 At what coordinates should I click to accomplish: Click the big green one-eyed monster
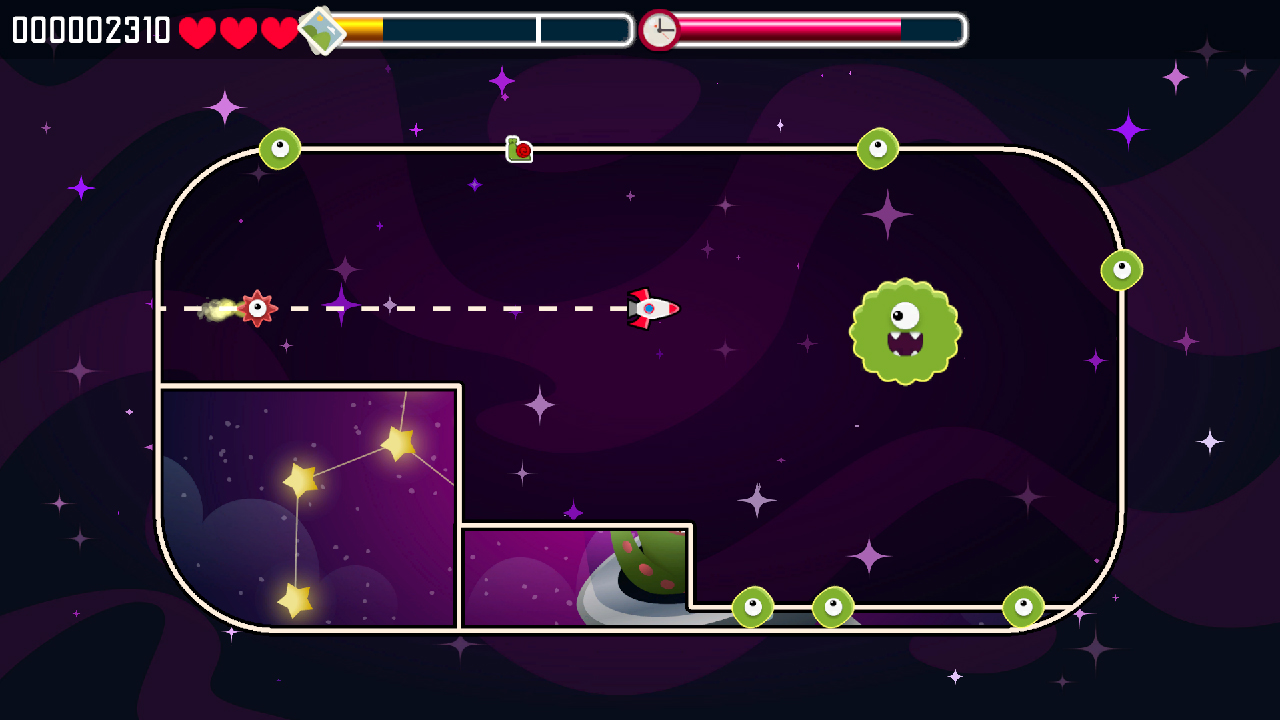tap(905, 330)
